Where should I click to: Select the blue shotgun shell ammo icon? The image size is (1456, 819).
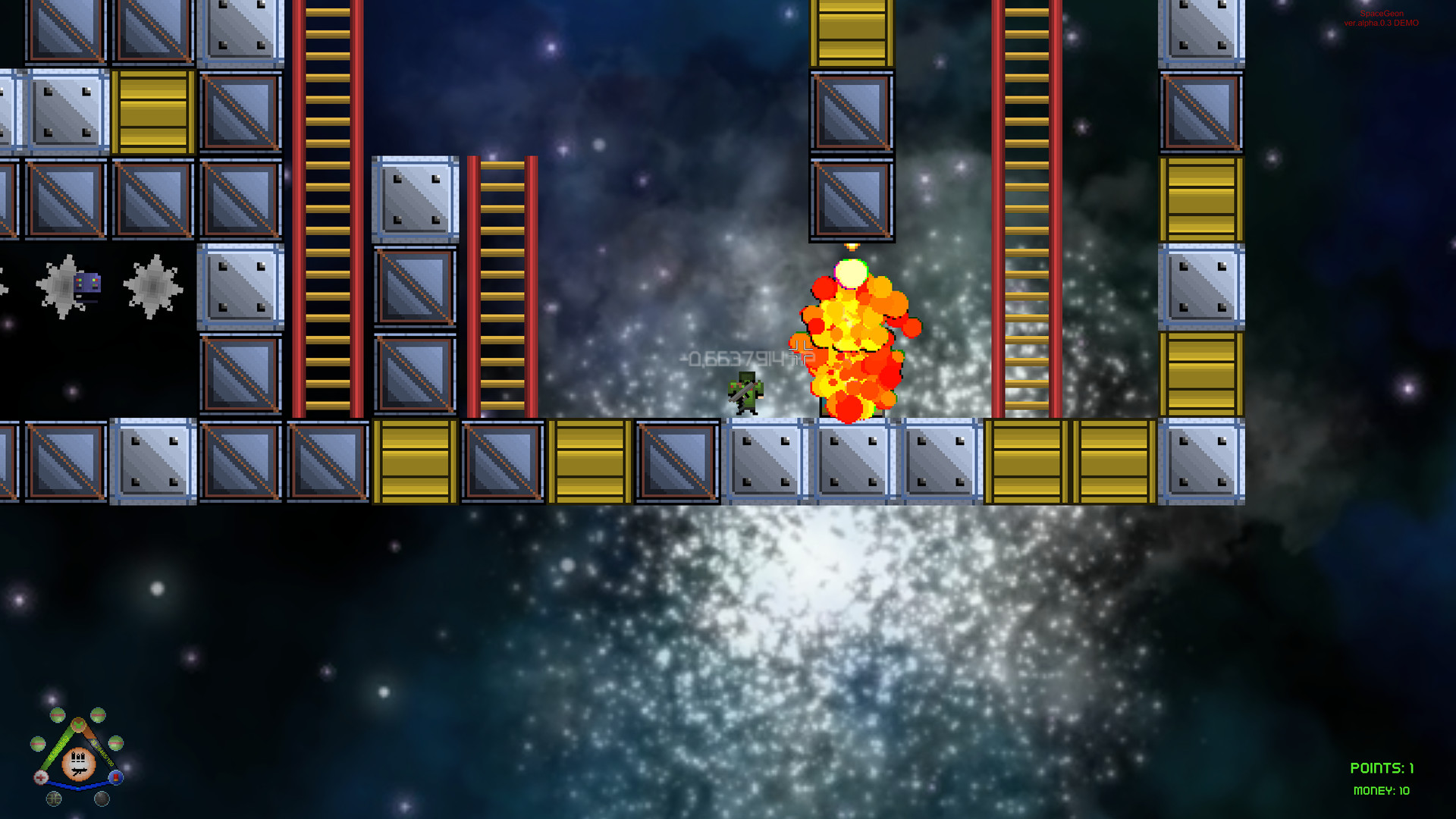pos(116,777)
